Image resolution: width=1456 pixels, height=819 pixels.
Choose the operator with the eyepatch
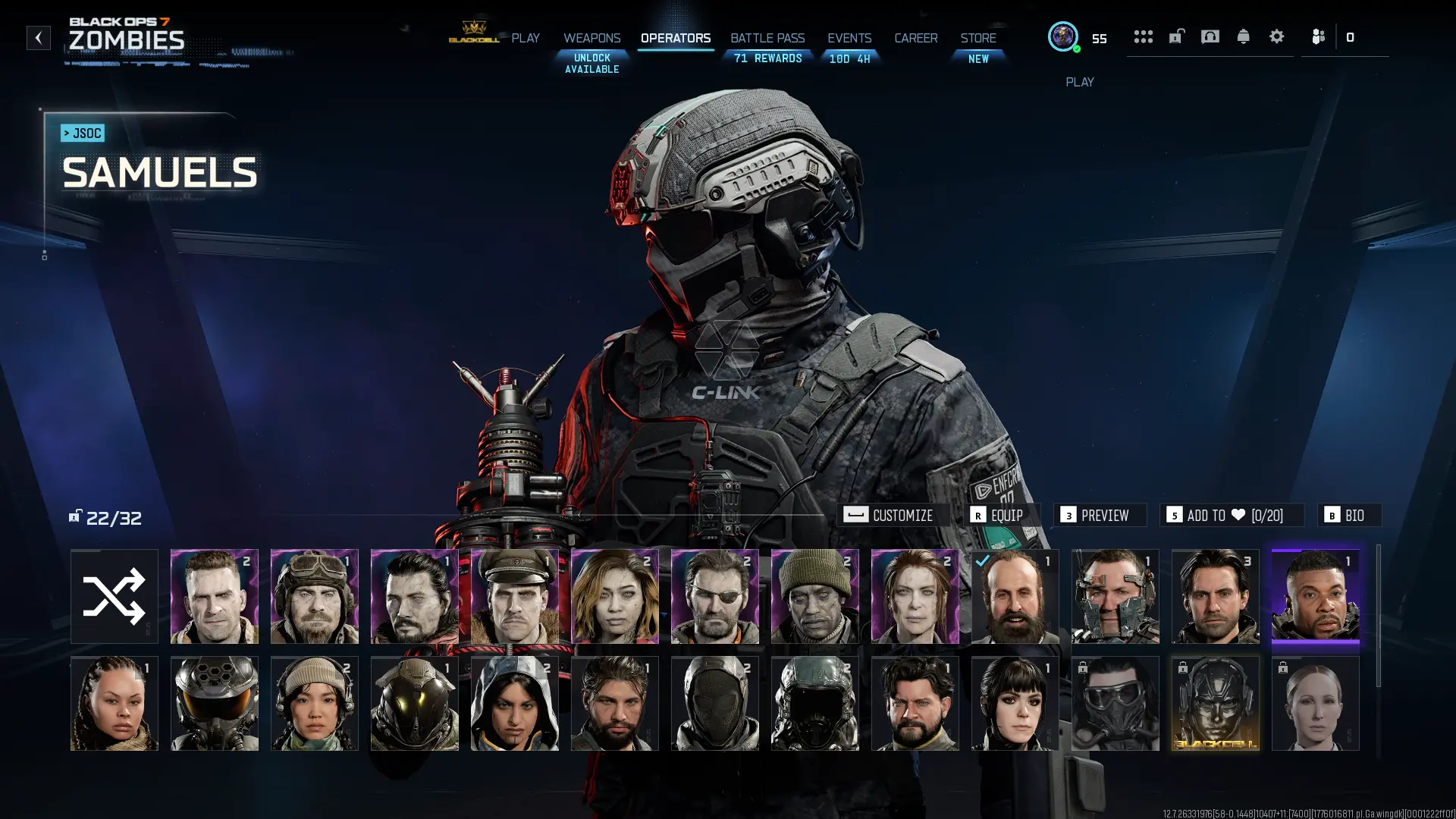pos(714,596)
